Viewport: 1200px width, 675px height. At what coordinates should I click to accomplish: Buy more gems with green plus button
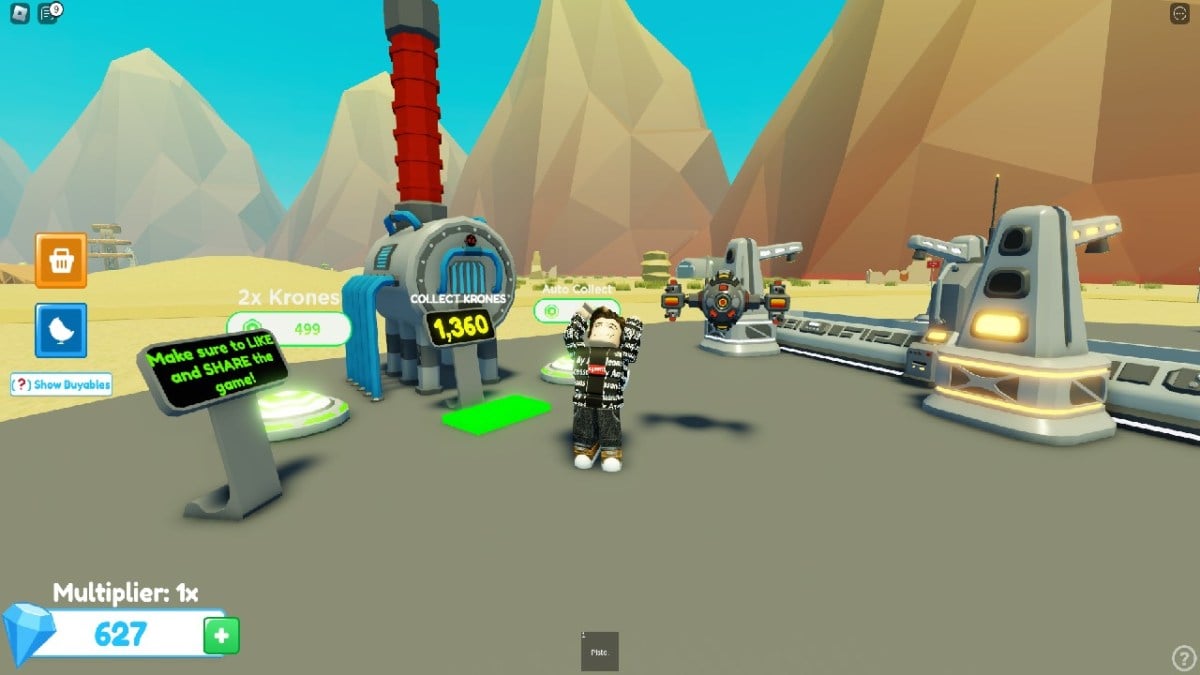tap(221, 635)
